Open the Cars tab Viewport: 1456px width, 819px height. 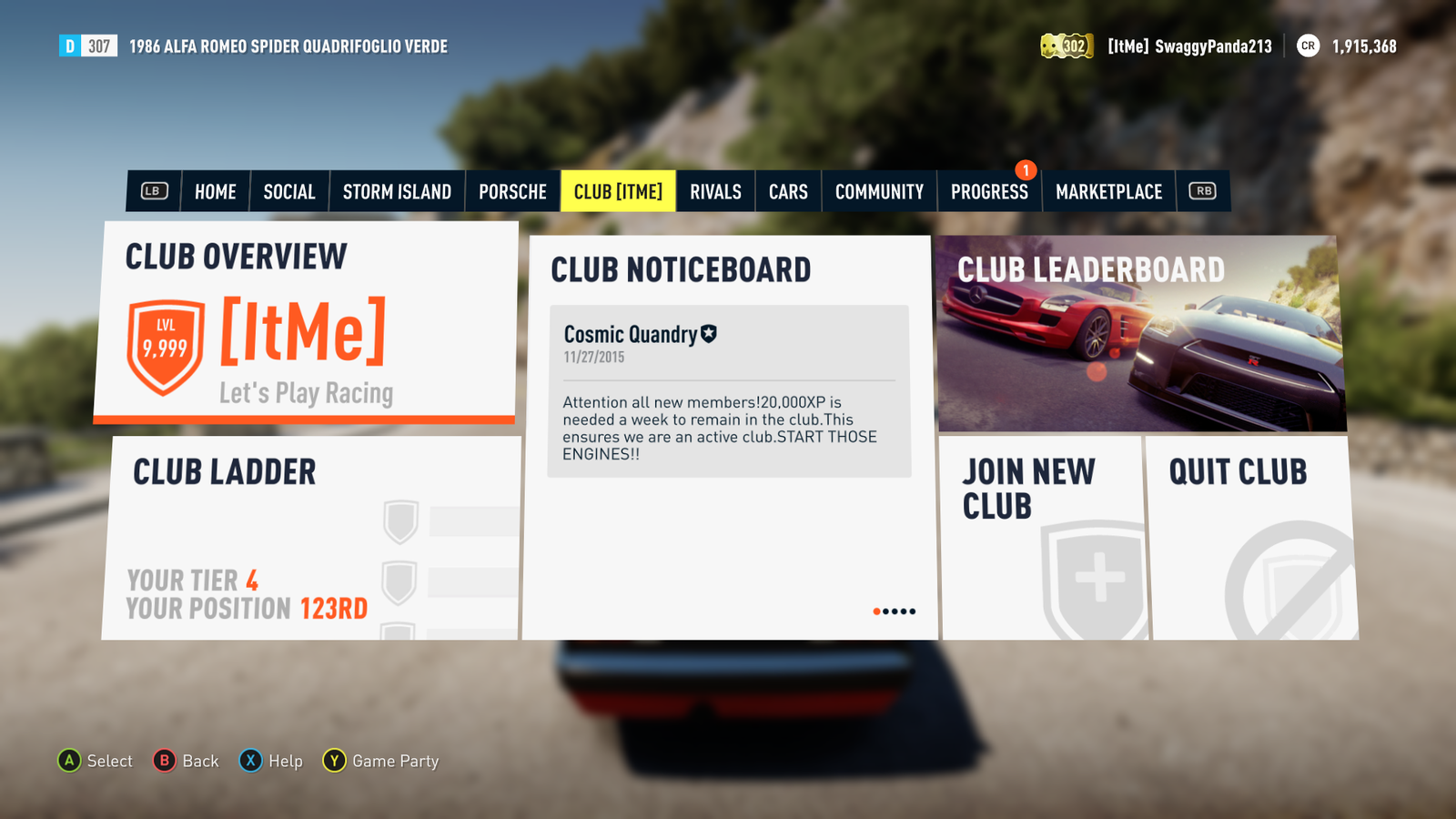tap(788, 192)
